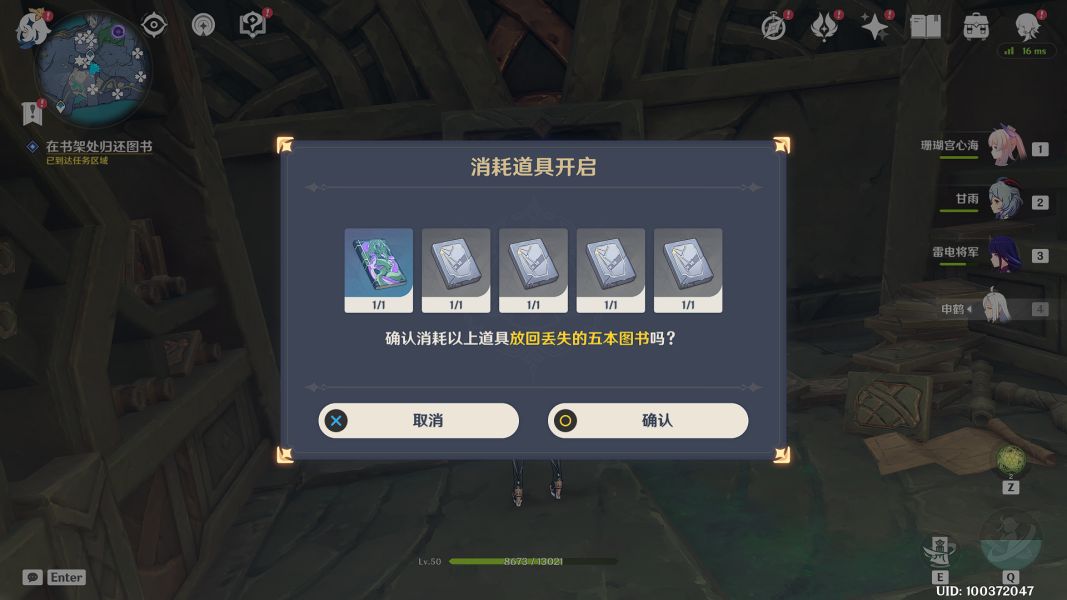Use the green gadget quick-slot icon

point(1010,461)
